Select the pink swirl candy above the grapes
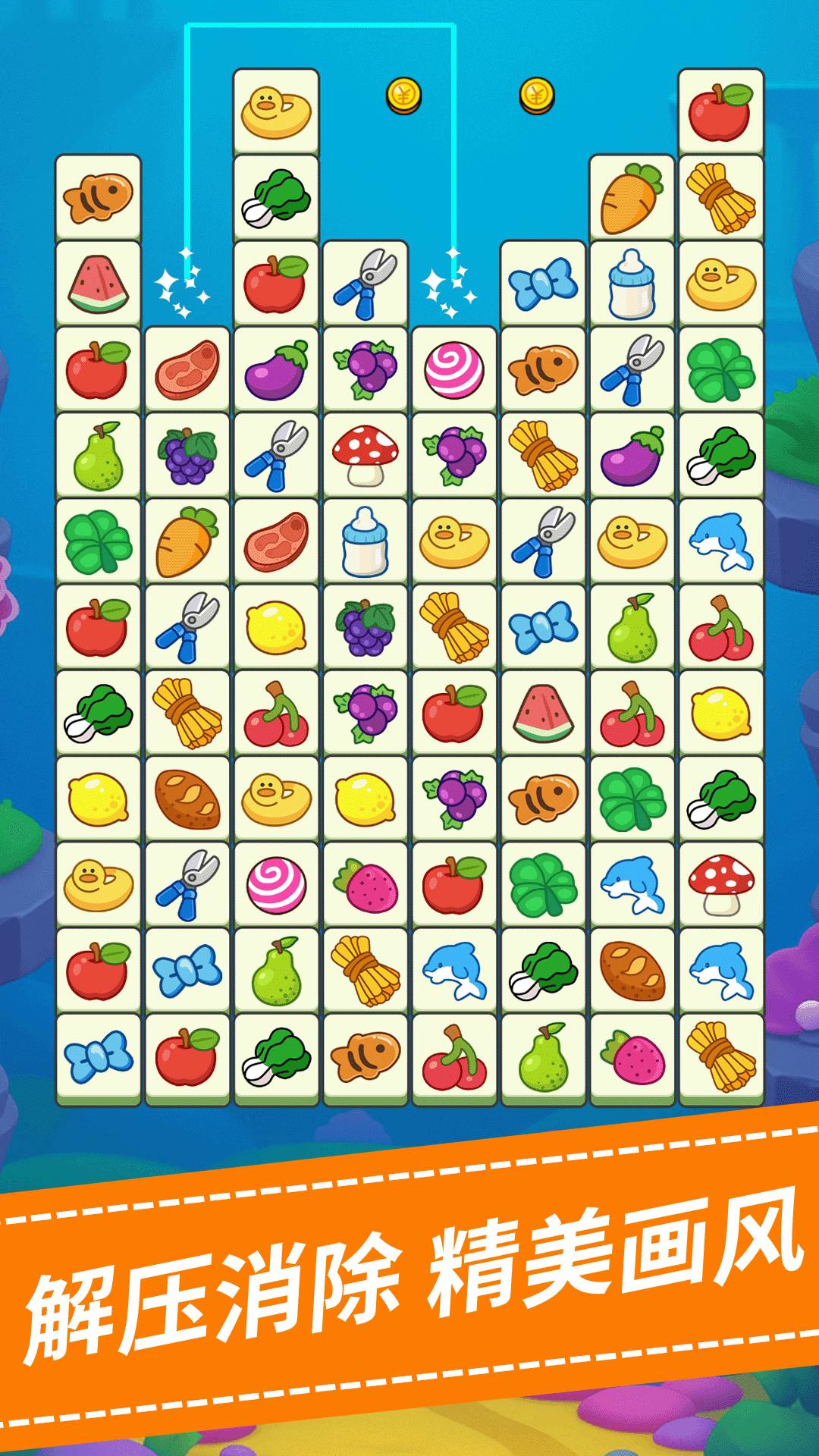 coord(454,369)
